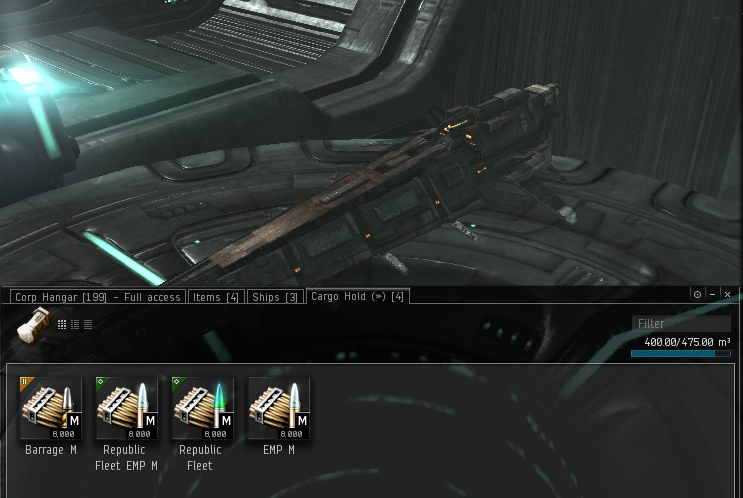Screen dimensions: 743x498
Task: Pick the Republic Fleet EMP M ammo
Action: click(x=127, y=409)
